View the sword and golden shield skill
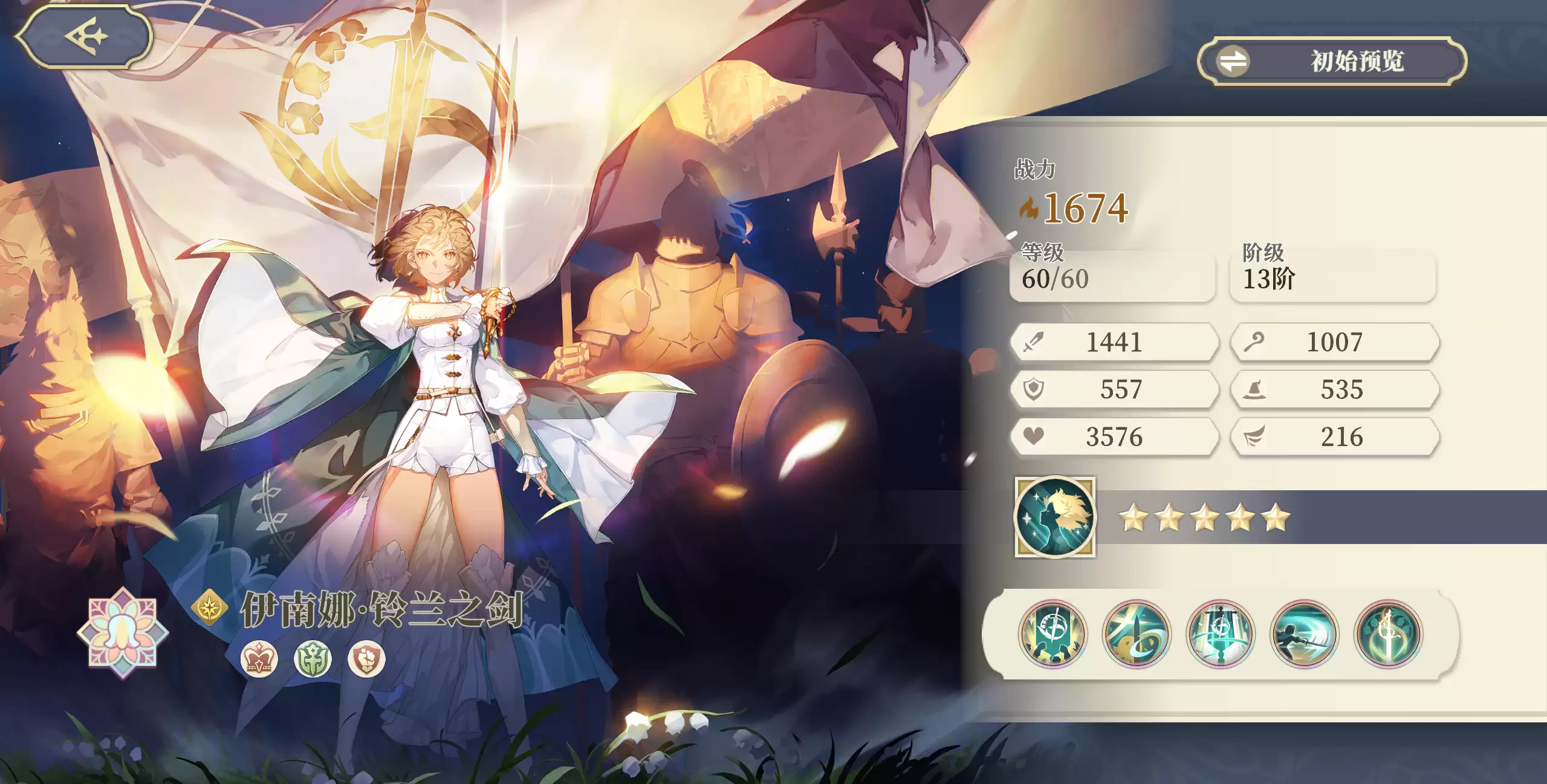This screenshot has width=1547, height=784. (1137, 634)
